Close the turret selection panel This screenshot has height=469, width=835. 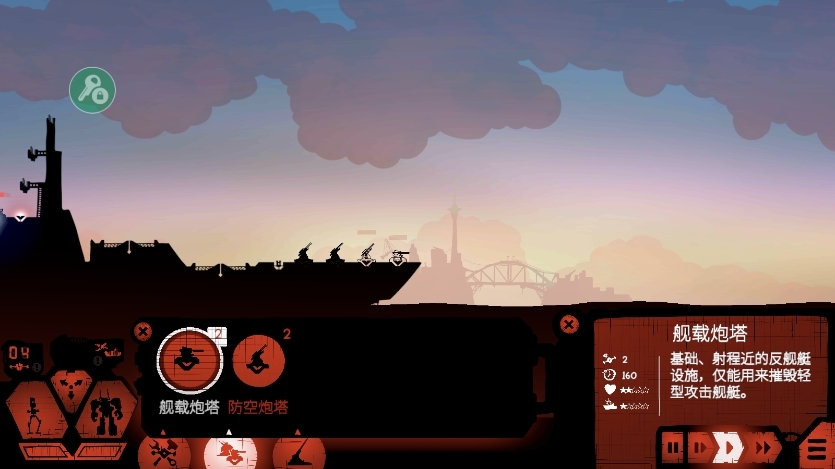(143, 331)
